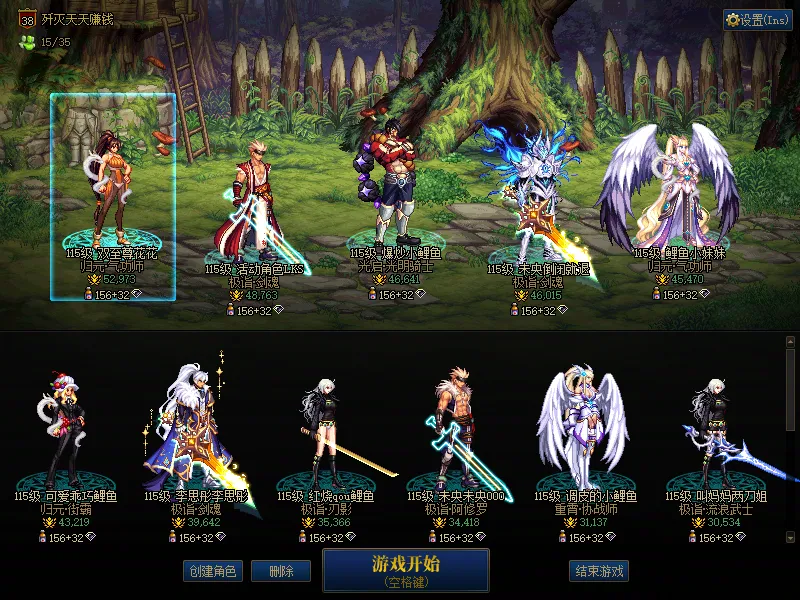Open 设置 (Ins) settings

757,20
